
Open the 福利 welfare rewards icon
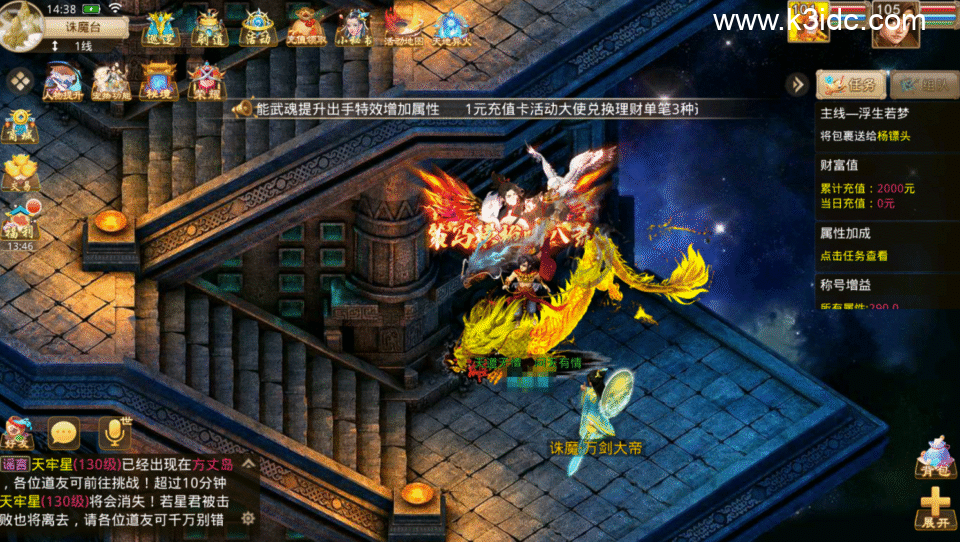pos(19,222)
